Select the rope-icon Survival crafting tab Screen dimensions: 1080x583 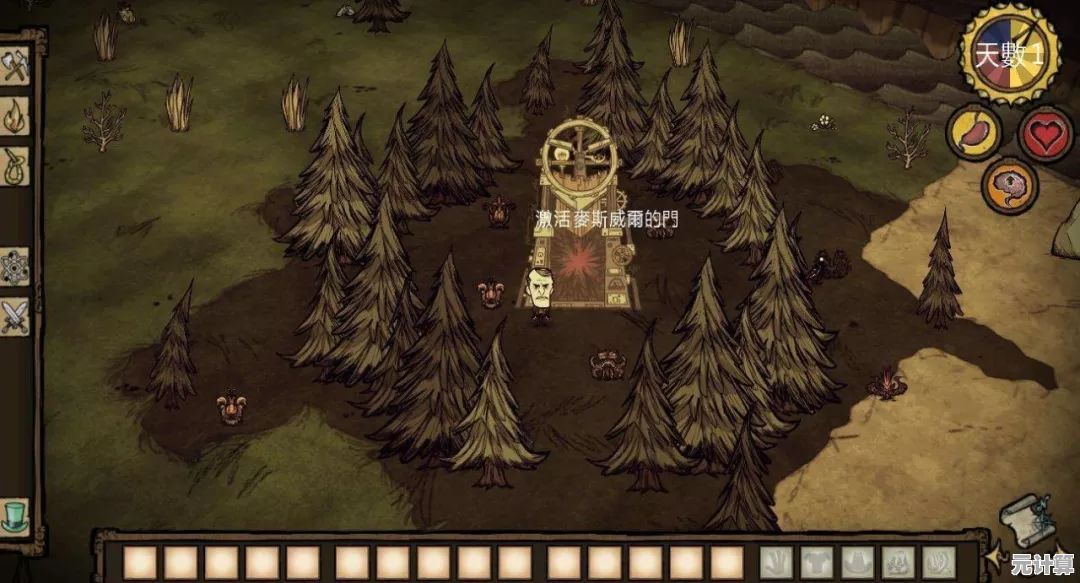(x=15, y=166)
